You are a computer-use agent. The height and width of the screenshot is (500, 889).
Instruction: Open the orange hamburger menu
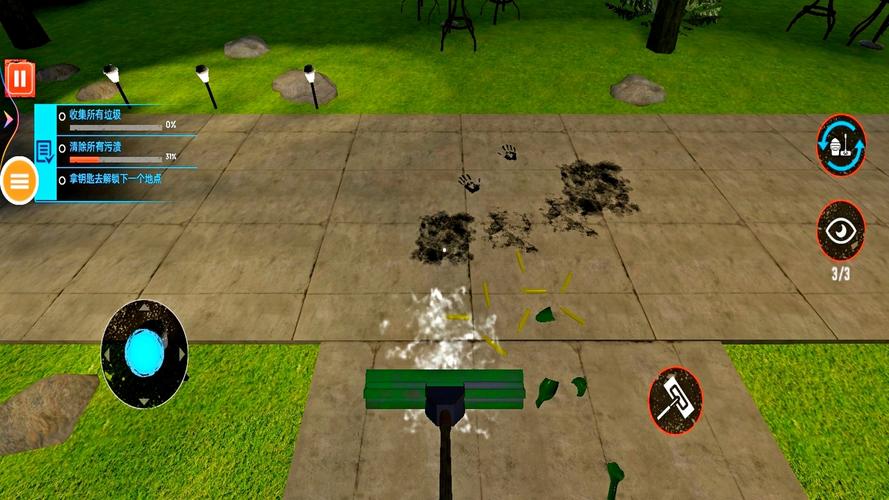point(20,181)
